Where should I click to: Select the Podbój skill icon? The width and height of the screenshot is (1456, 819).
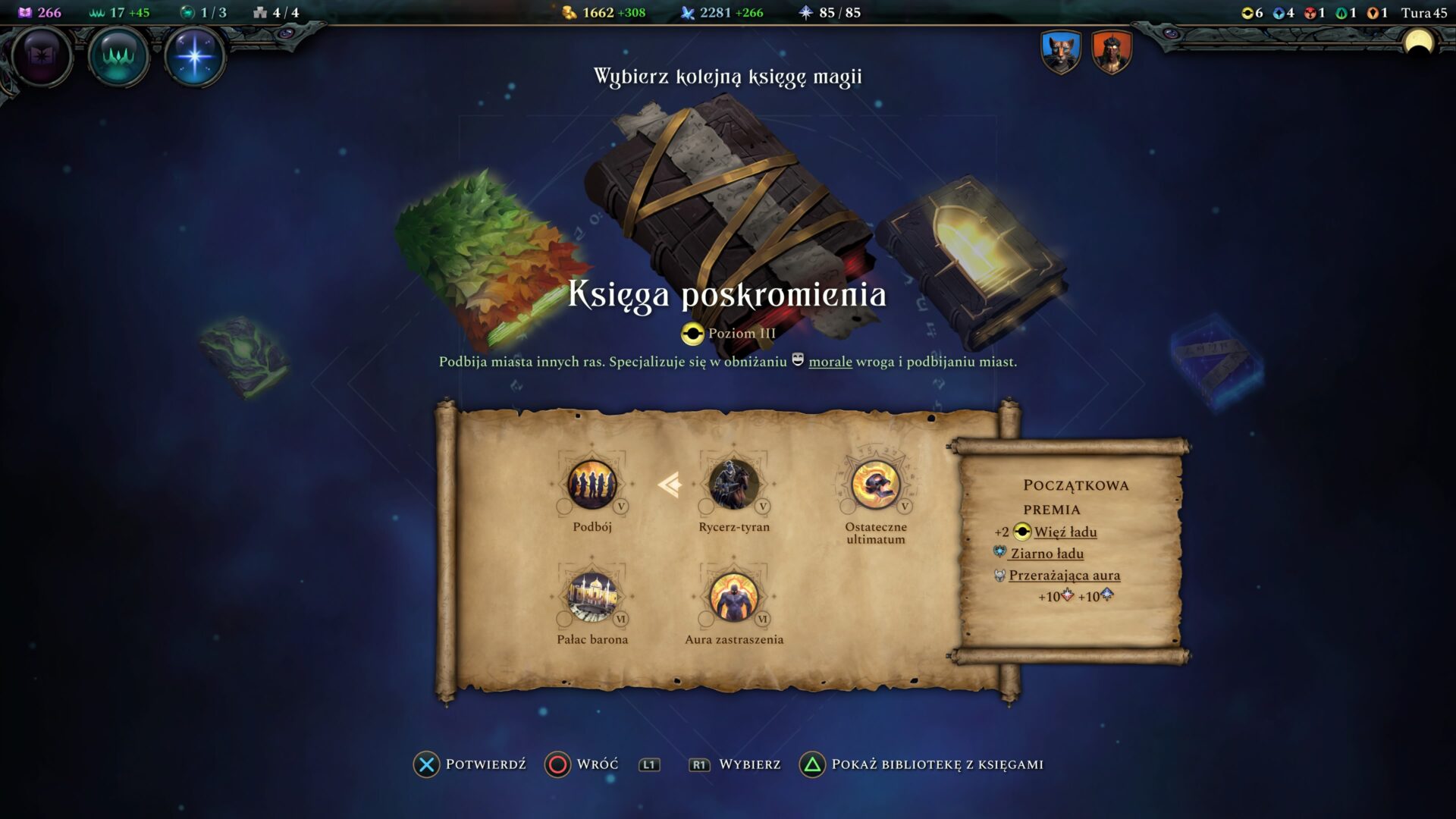pyautogui.click(x=592, y=485)
